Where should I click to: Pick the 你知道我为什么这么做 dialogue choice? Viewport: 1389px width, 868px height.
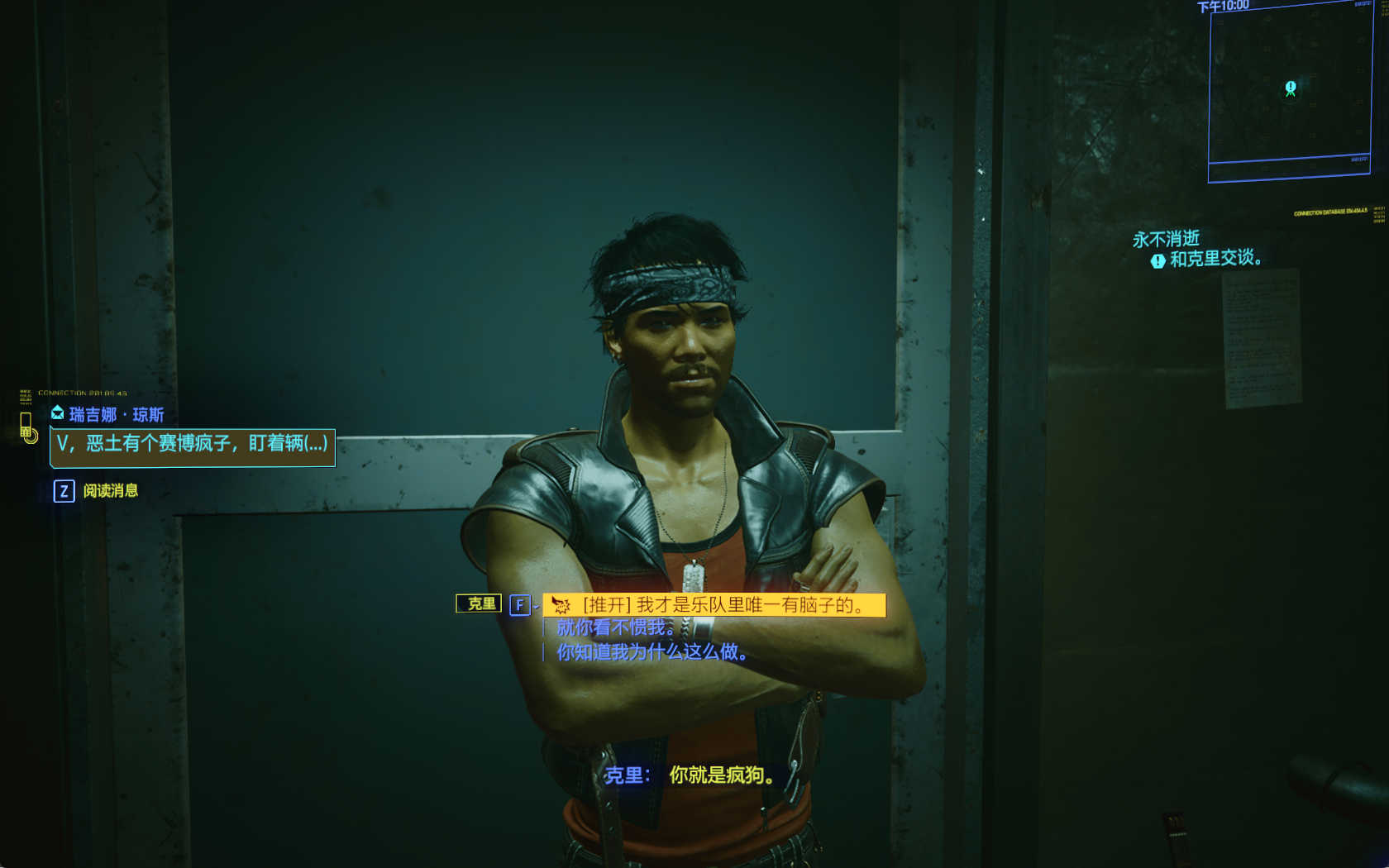click(x=652, y=652)
